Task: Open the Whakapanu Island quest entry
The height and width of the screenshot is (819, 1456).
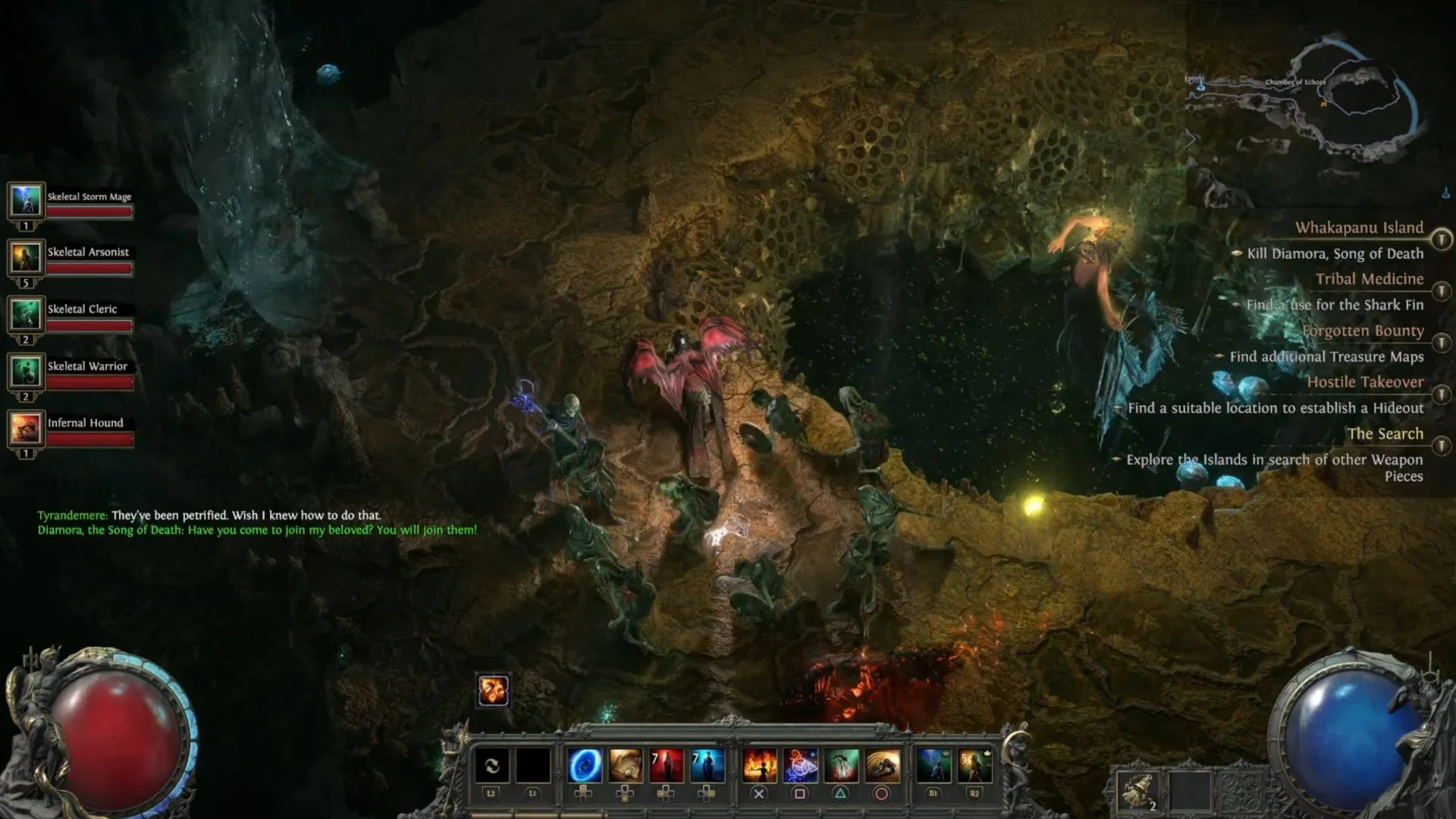Action: pyautogui.click(x=1359, y=227)
